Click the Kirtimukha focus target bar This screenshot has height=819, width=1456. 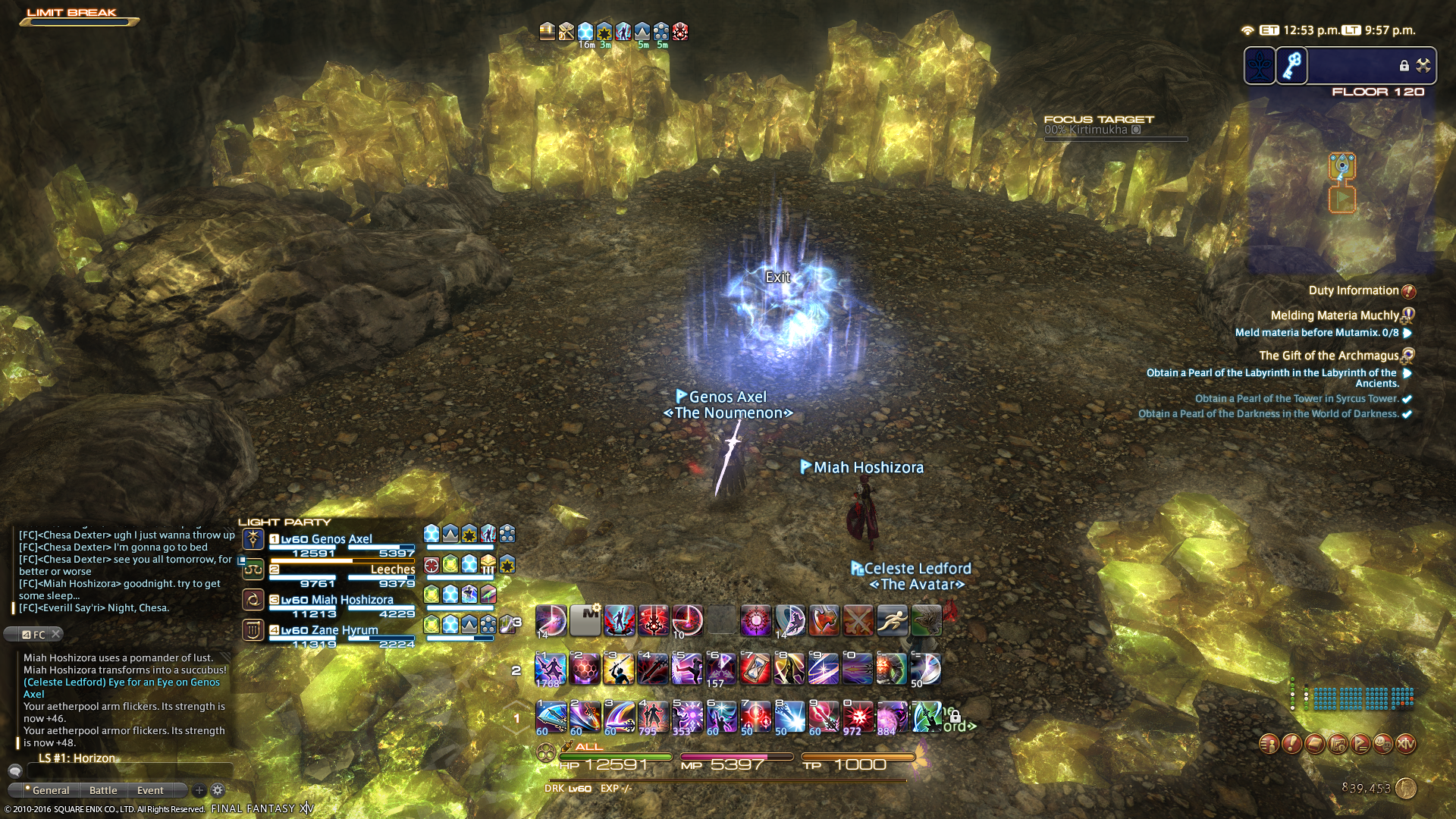pyautogui.click(x=1115, y=130)
